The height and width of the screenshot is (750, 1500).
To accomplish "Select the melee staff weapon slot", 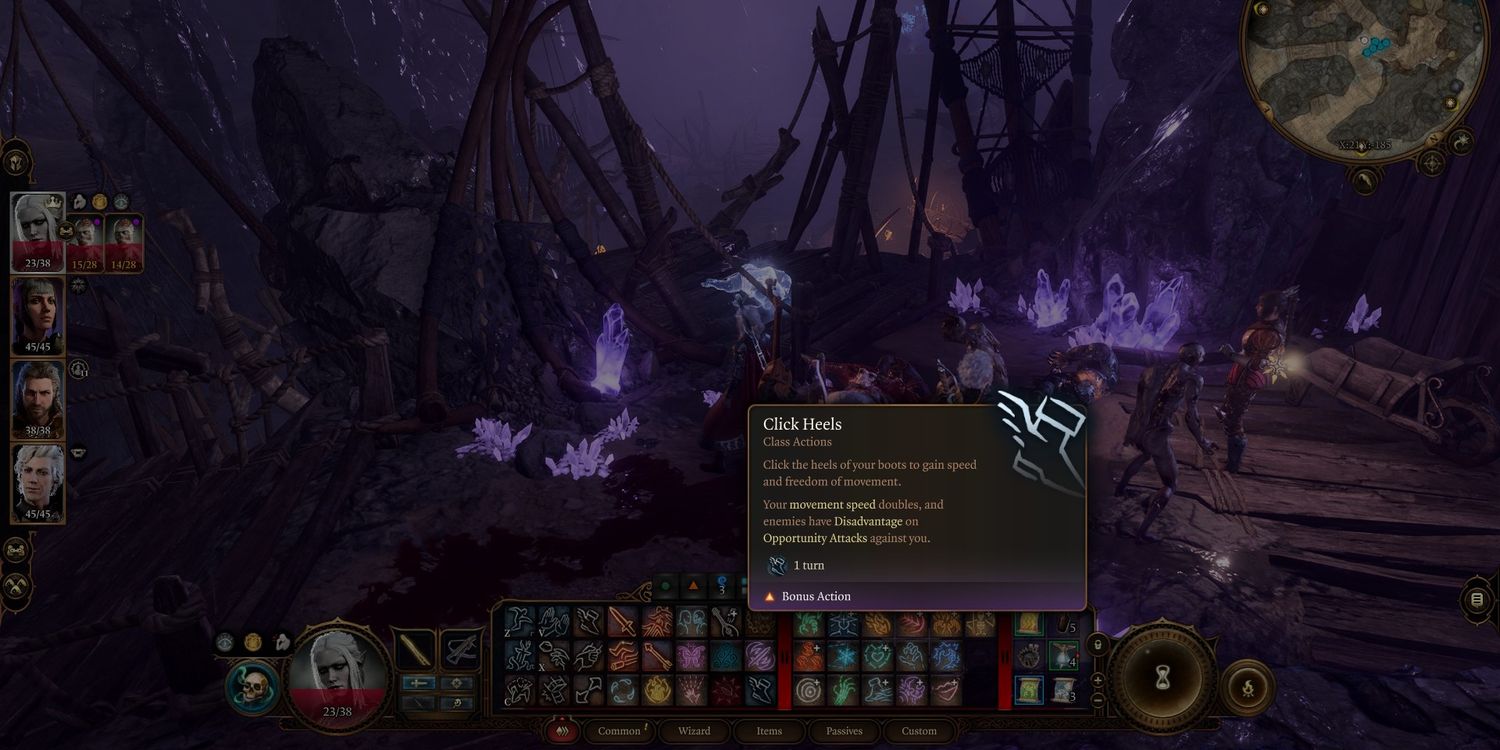I will pos(415,650).
